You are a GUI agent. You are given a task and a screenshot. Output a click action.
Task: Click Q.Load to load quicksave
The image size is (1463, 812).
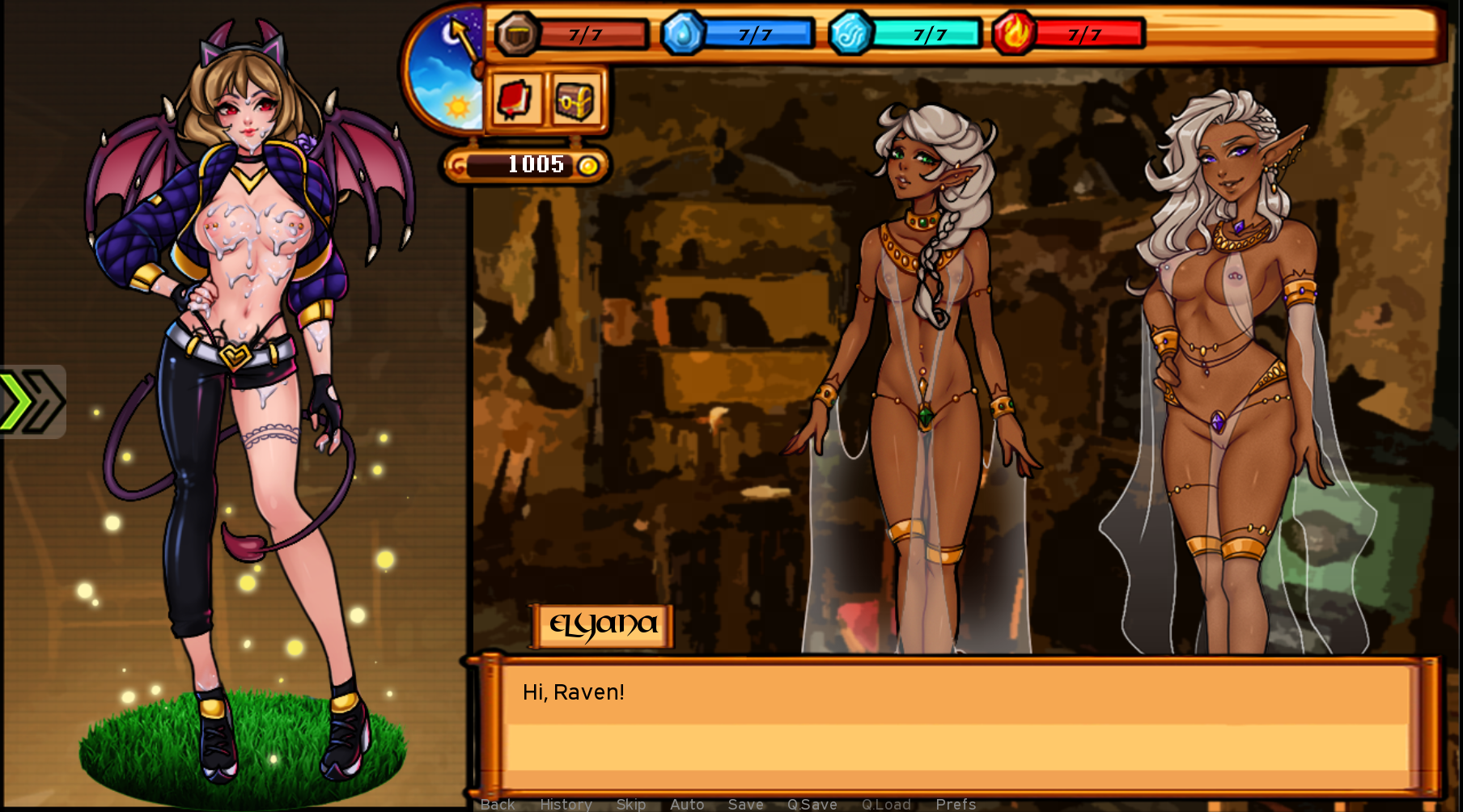(887, 803)
